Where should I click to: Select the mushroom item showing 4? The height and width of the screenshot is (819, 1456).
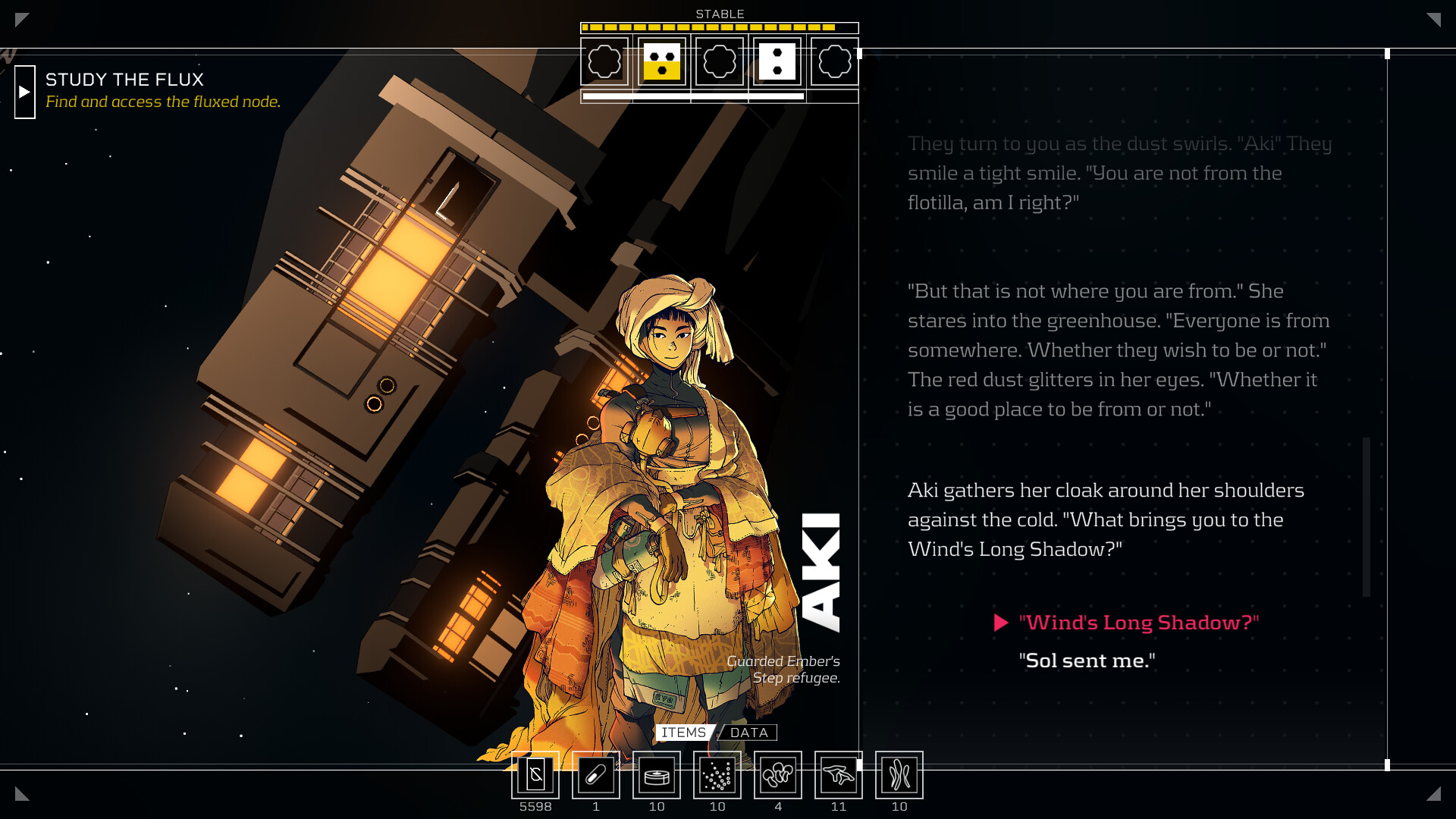[778, 775]
